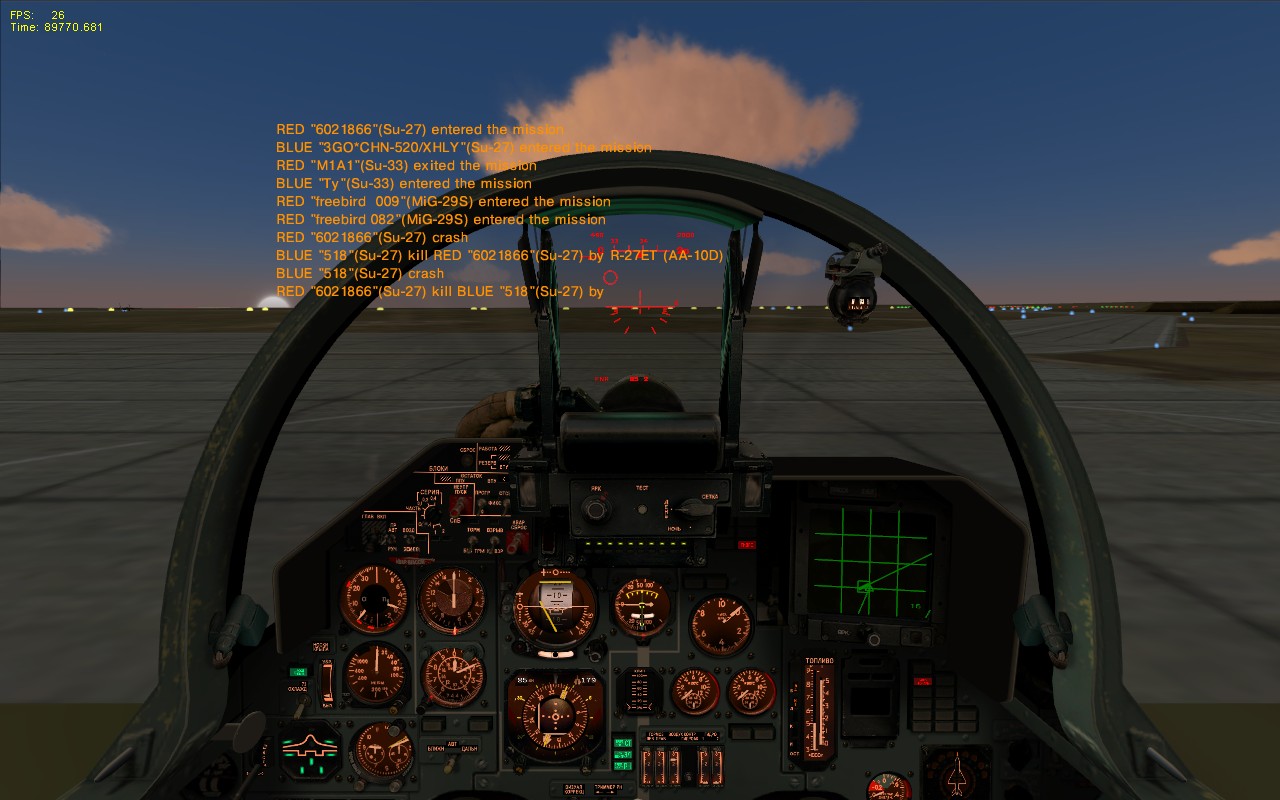Click the green ЦТ indicator lamp
The width and height of the screenshot is (1280, 800).
pyautogui.click(x=623, y=743)
